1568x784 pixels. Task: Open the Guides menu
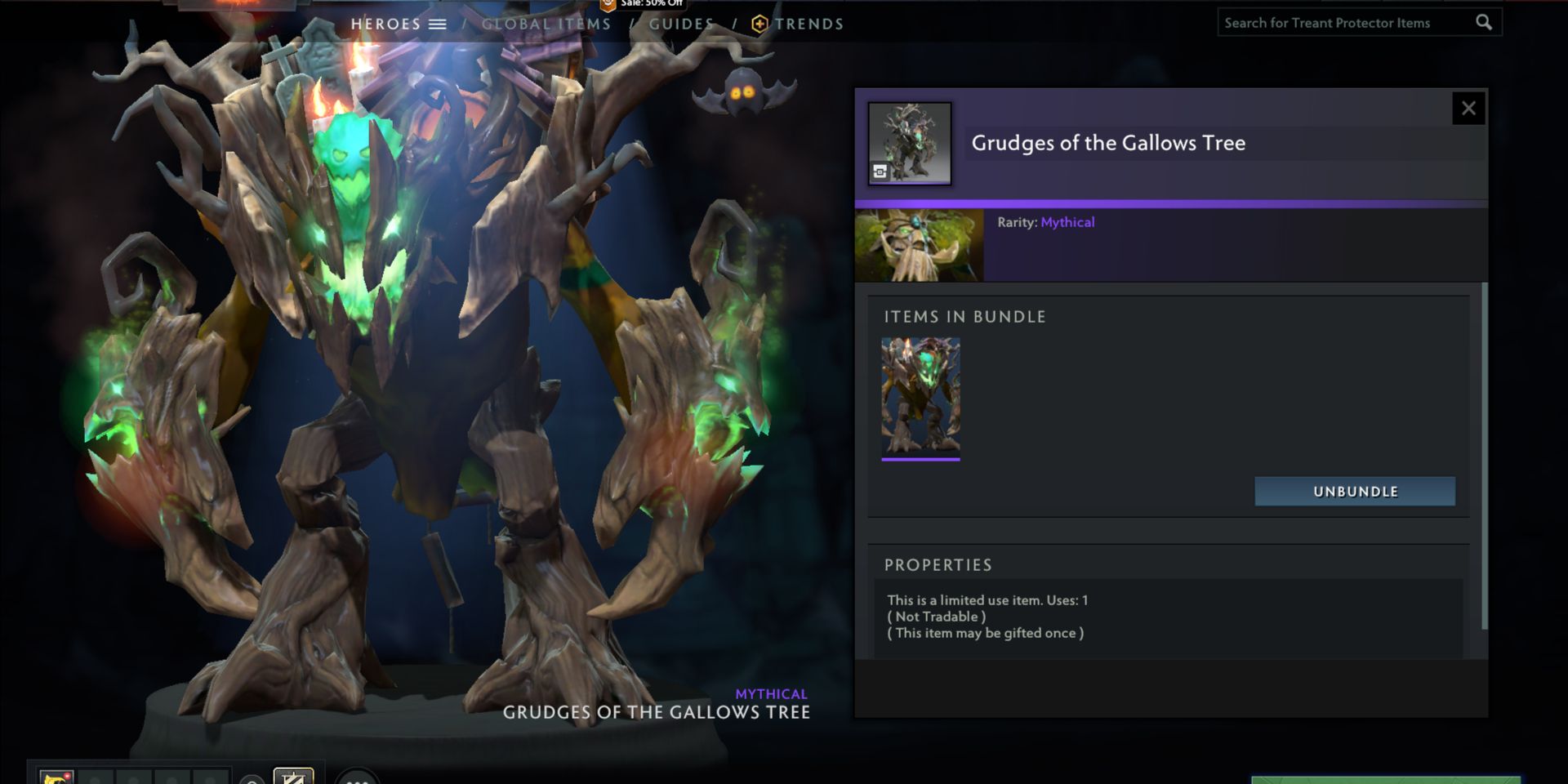pyautogui.click(x=682, y=24)
